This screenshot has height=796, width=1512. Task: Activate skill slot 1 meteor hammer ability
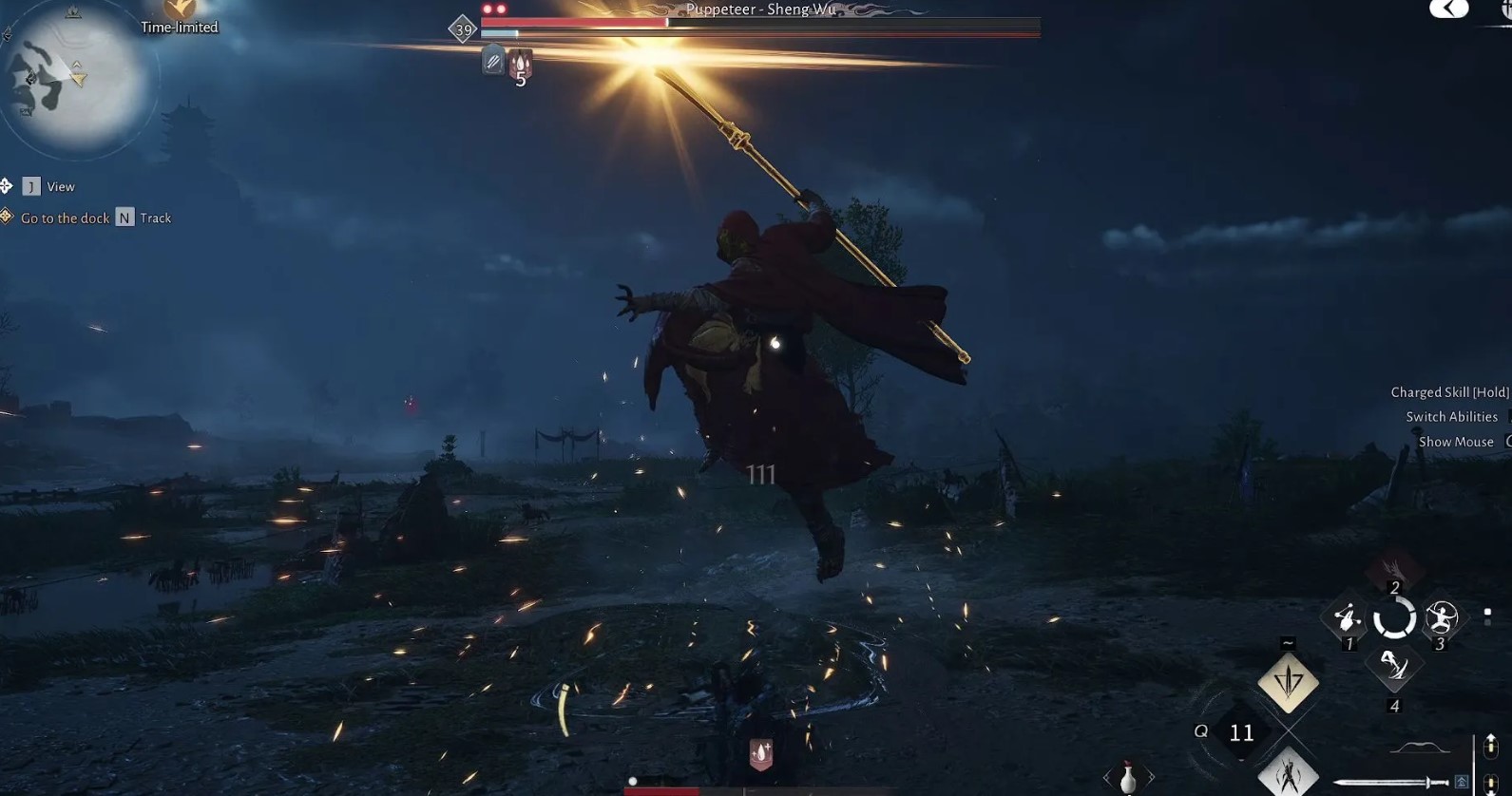coord(1346,618)
